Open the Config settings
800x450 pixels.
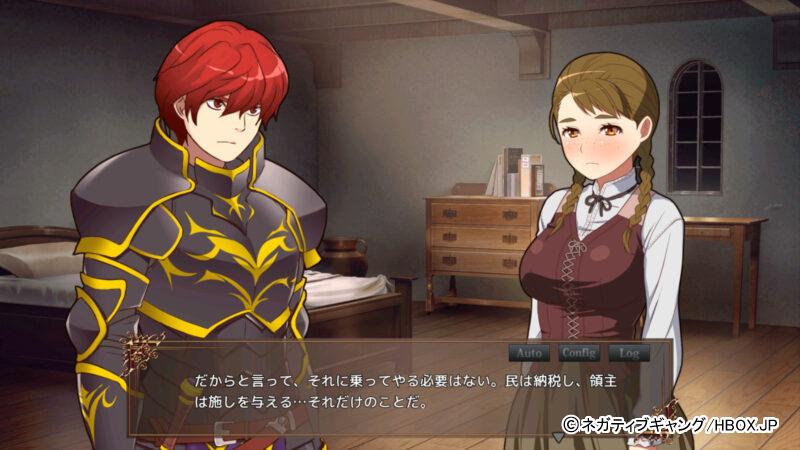point(578,353)
